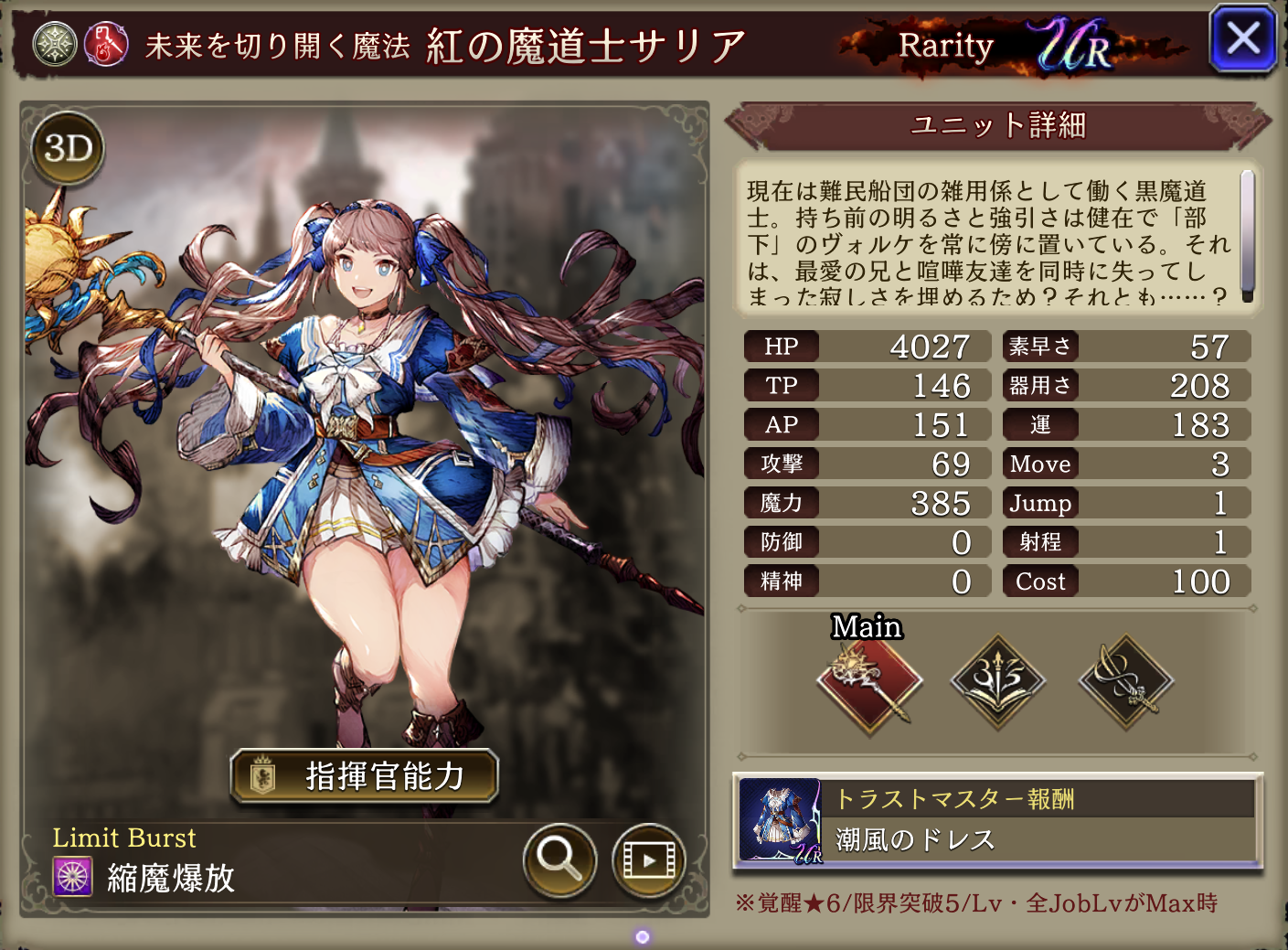Tap the round crest icon in header
Screen dimensions: 1288x950
click(x=55, y=45)
